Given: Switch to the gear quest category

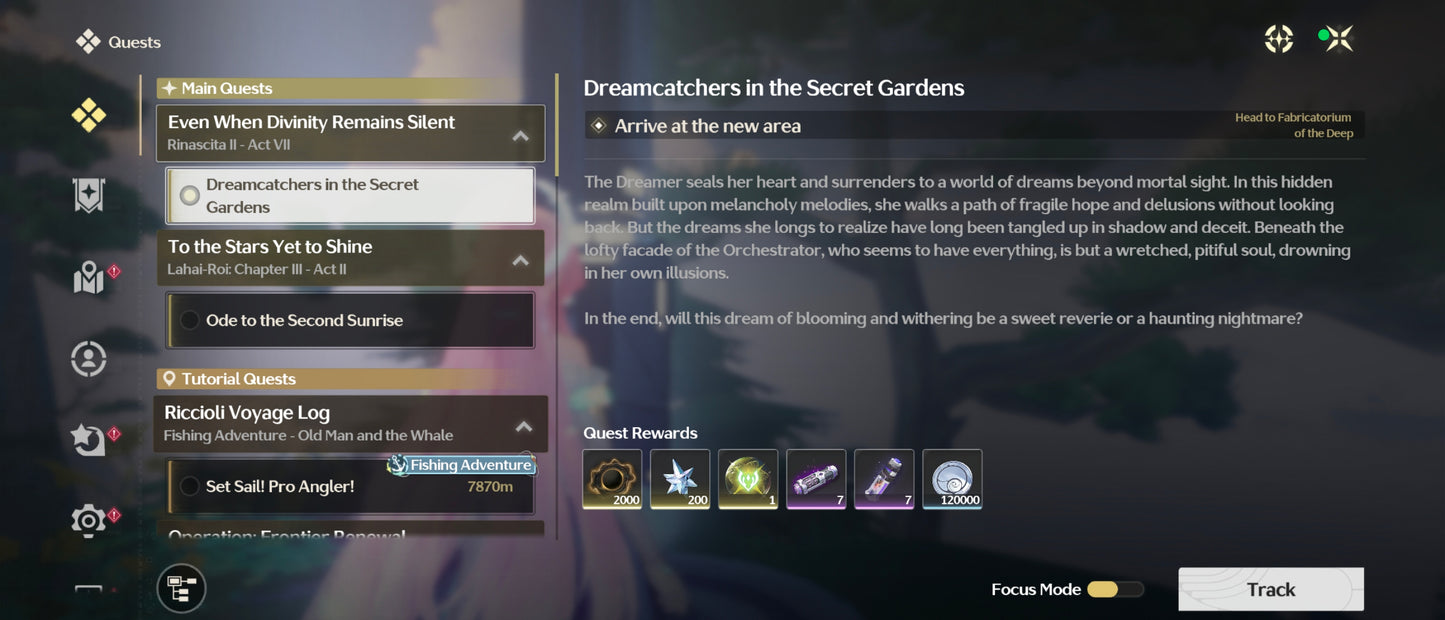Looking at the screenshot, I should (x=89, y=520).
